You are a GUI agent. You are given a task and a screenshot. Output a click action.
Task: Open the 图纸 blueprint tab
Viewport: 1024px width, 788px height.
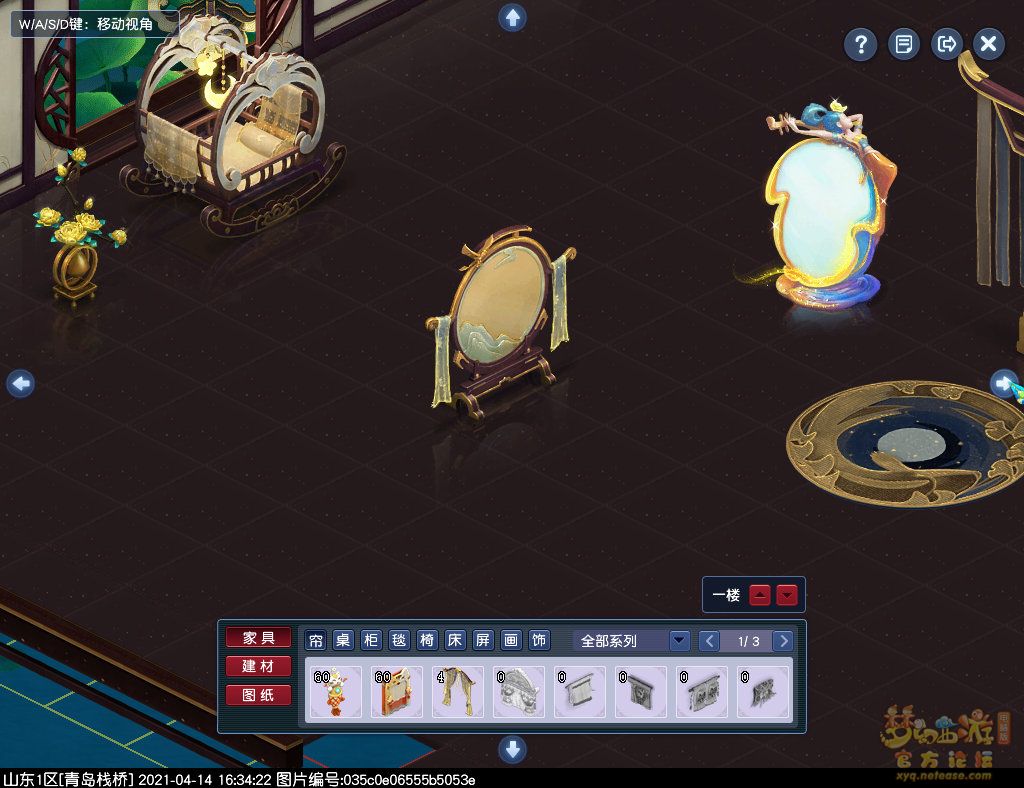point(258,695)
